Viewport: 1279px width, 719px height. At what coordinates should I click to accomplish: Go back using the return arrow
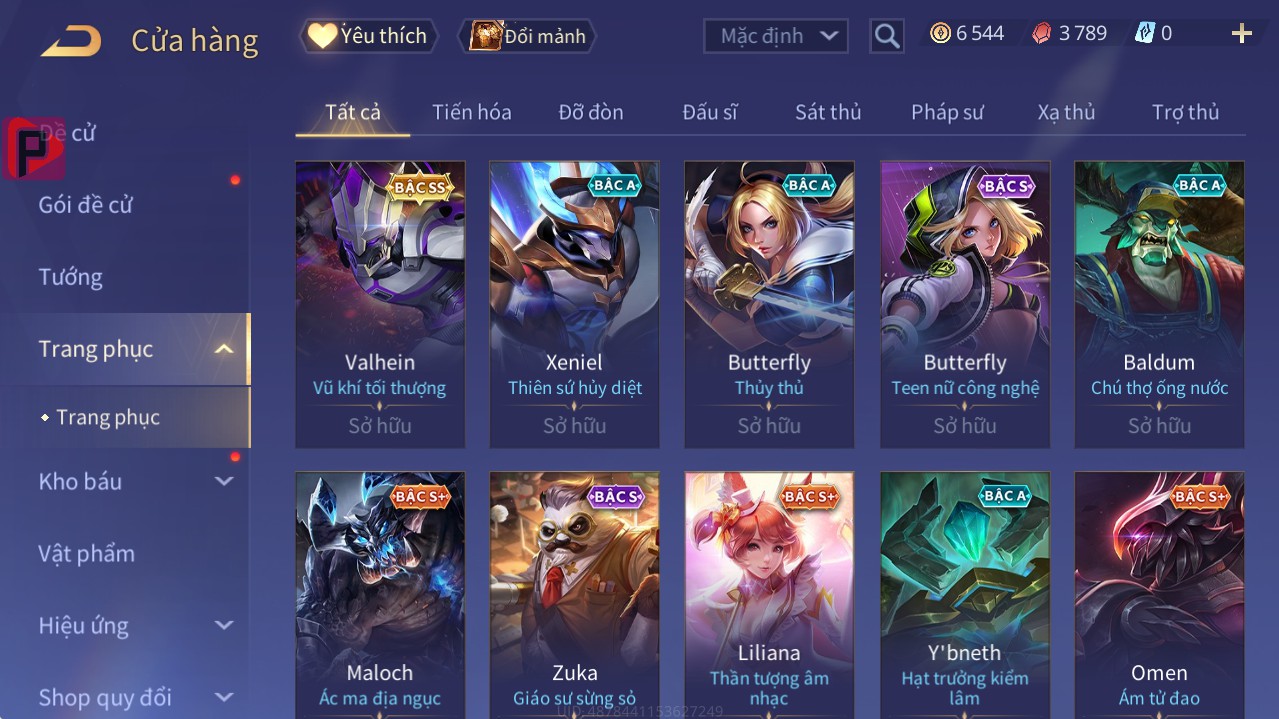(71, 40)
